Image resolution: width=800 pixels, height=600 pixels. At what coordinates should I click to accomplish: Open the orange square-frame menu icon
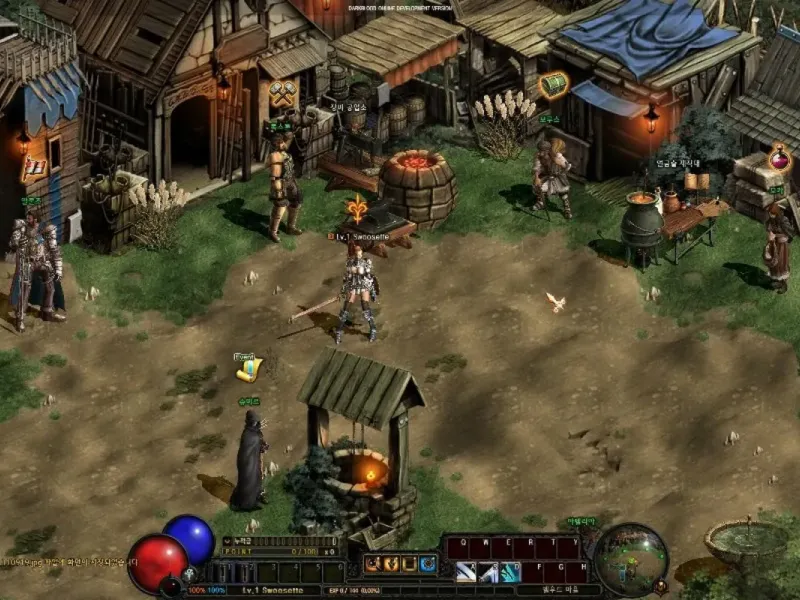(409, 564)
